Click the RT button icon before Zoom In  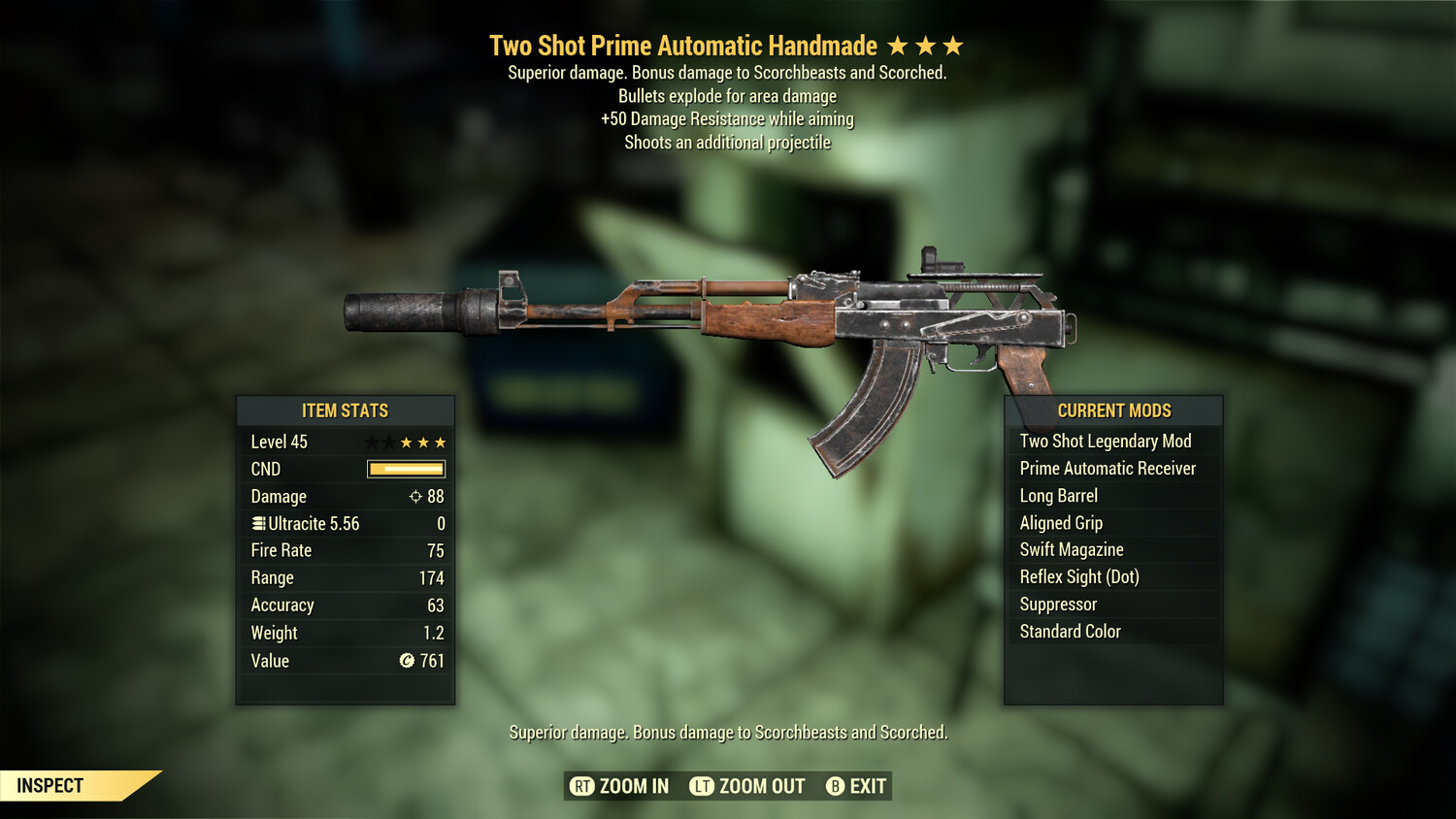click(583, 786)
